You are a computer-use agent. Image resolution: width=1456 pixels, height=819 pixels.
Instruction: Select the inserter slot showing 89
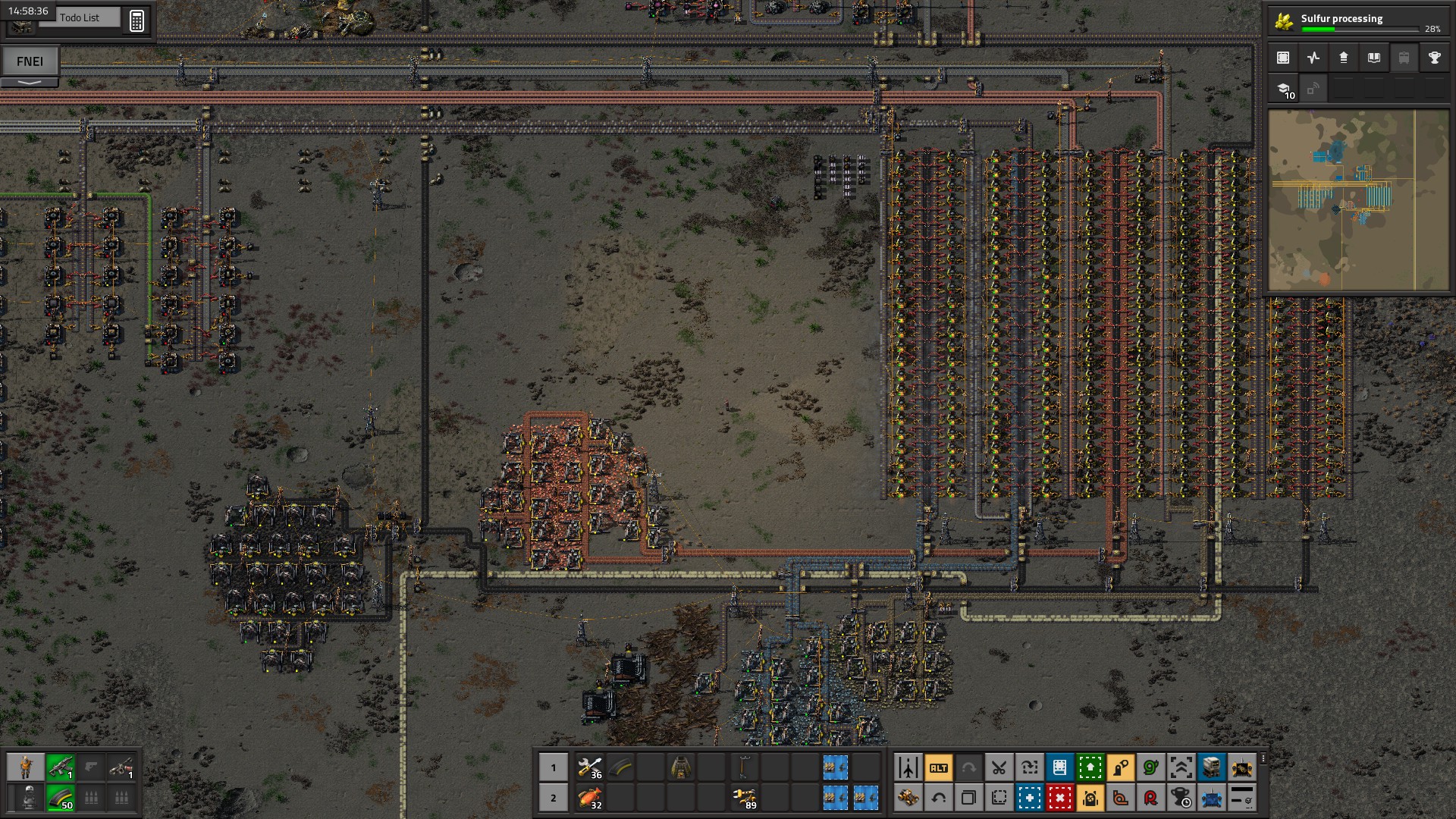pyautogui.click(x=744, y=798)
